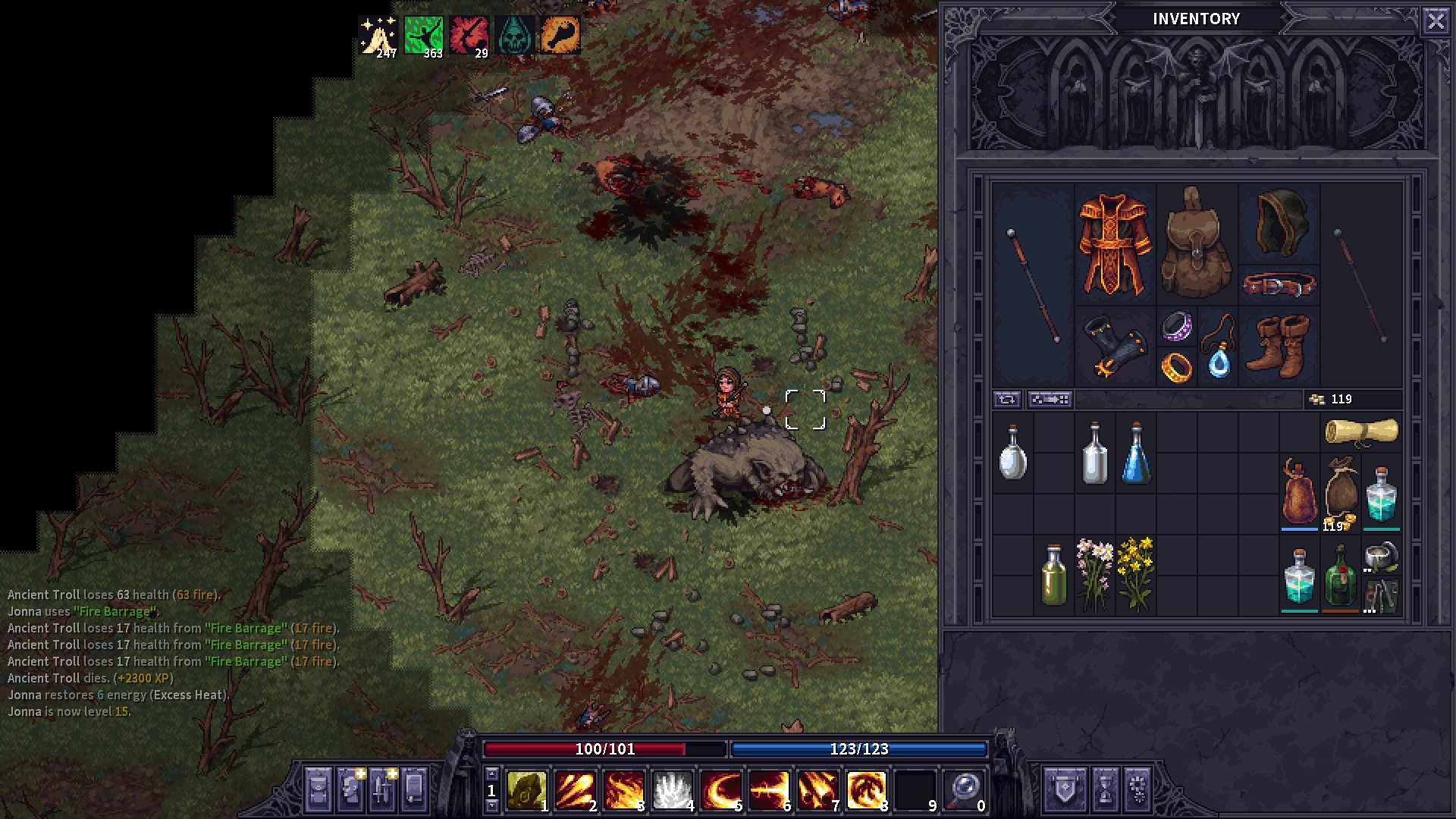Open the settings cog at bottom right
Screen dimensions: 1456x819
coord(1139,790)
